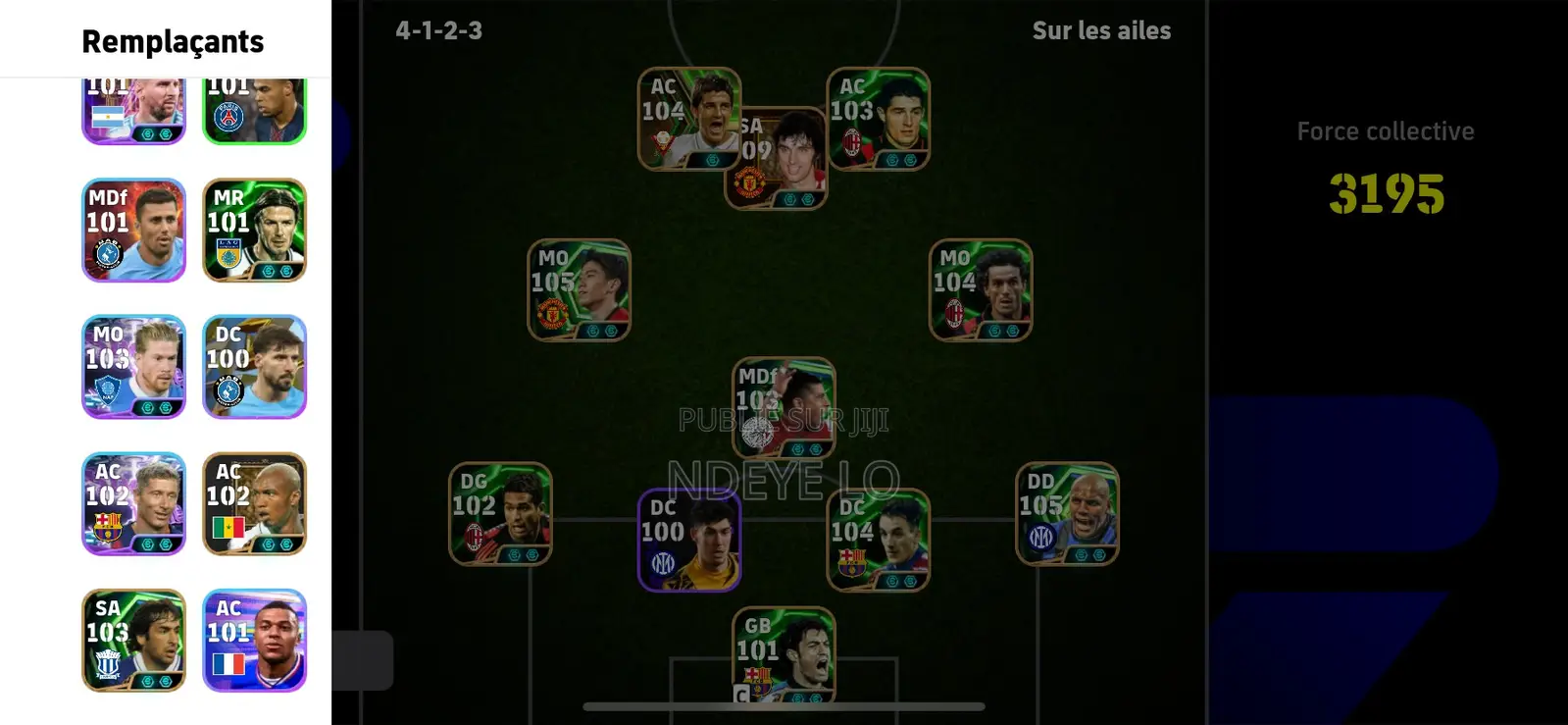Select the De Bruyne MO 103 substitute card
The image size is (1568, 725).
(x=133, y=366)
